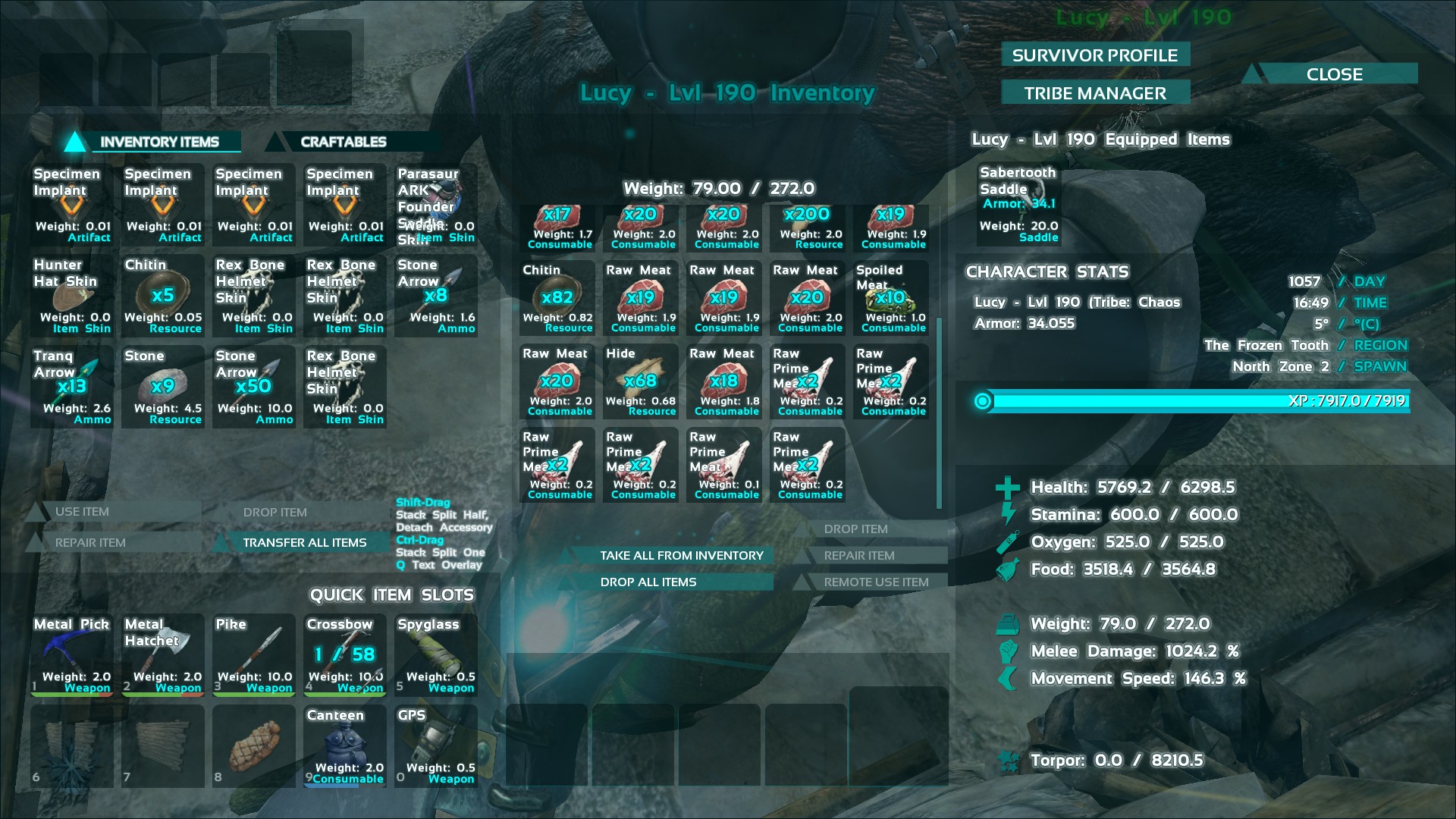Select the Inventory Items tab
Viewport: 1456px width, 819px height.
click(x=159, y=142)
